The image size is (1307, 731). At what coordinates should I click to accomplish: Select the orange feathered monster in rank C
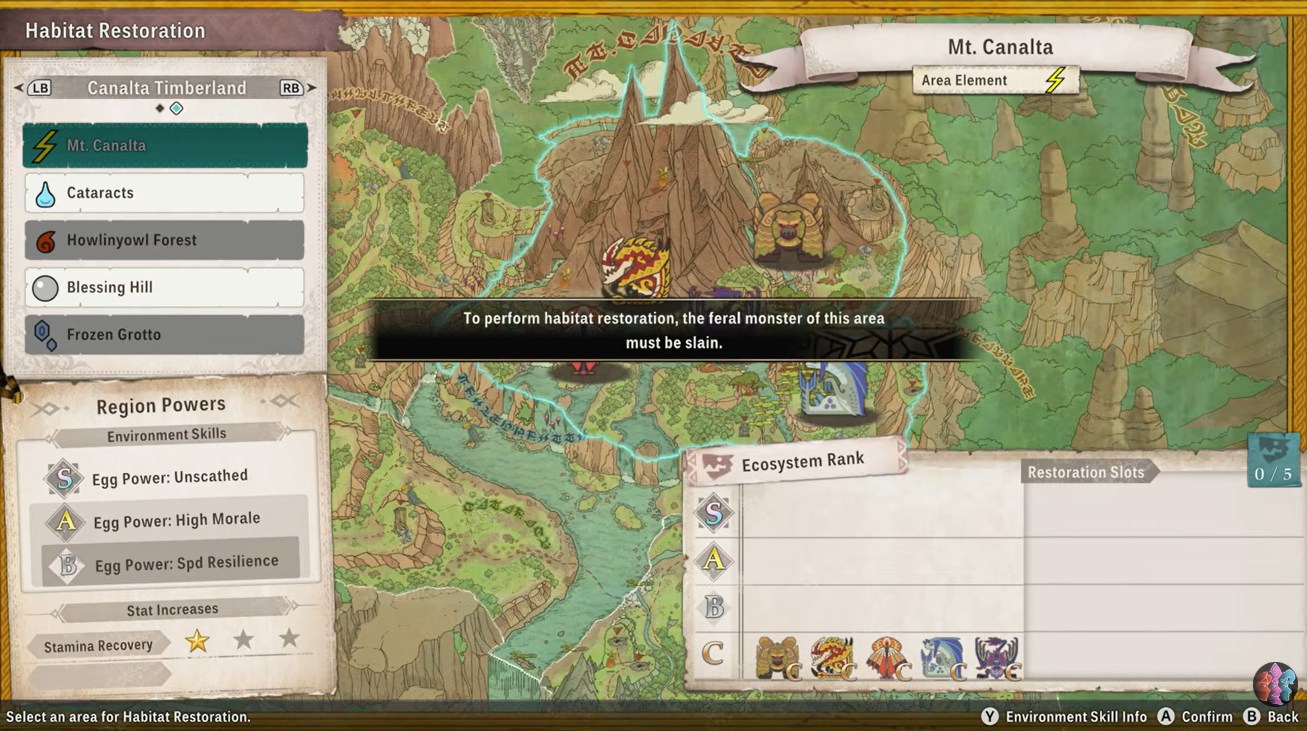point(888,658)
